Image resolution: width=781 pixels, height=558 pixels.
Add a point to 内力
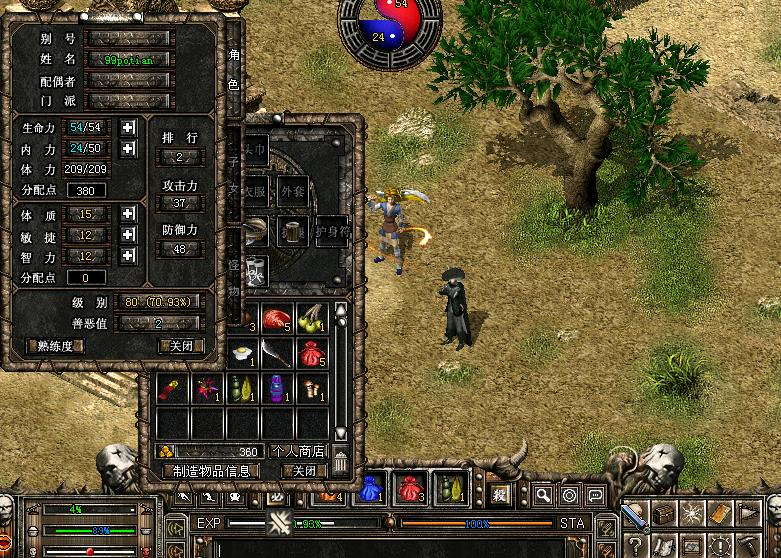[x=128, y=149]
